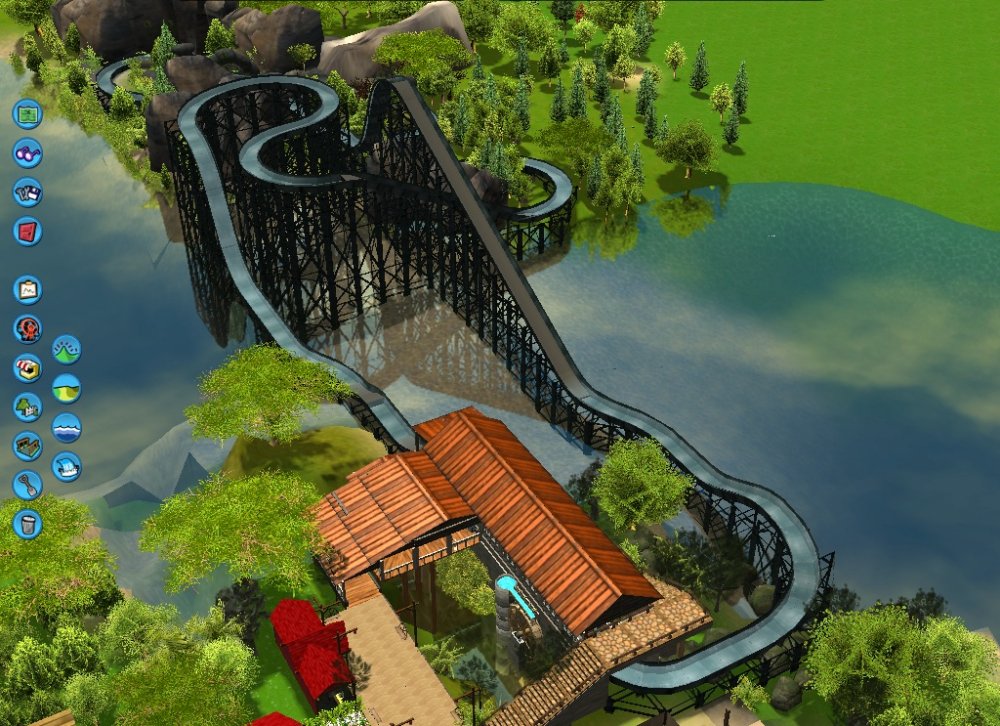Choose the paths and fenced enclosure icon
The height and width of the screenshot is (726, 1000).
pos(27,446)
